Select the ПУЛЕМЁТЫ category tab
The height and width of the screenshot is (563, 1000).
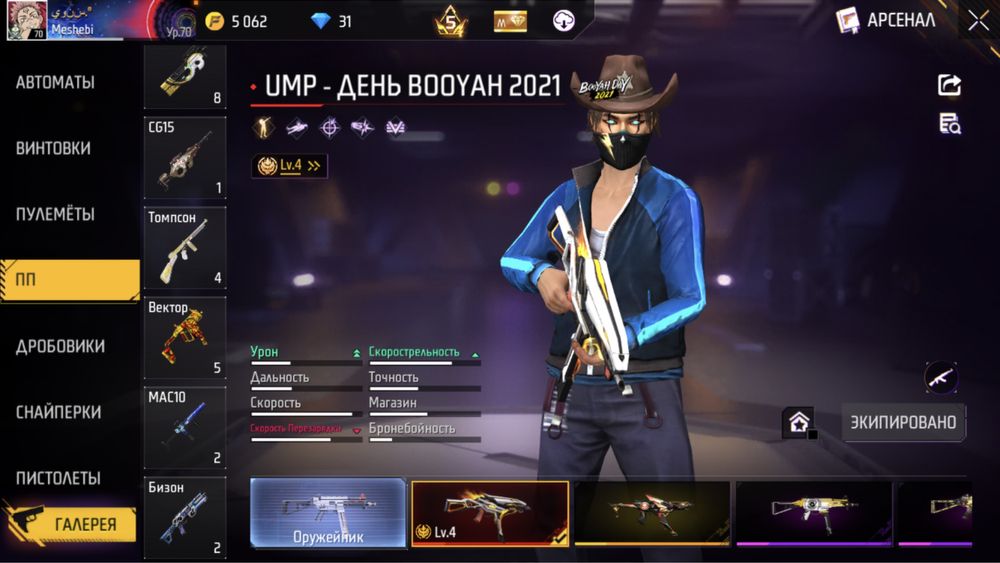[56, 214]
